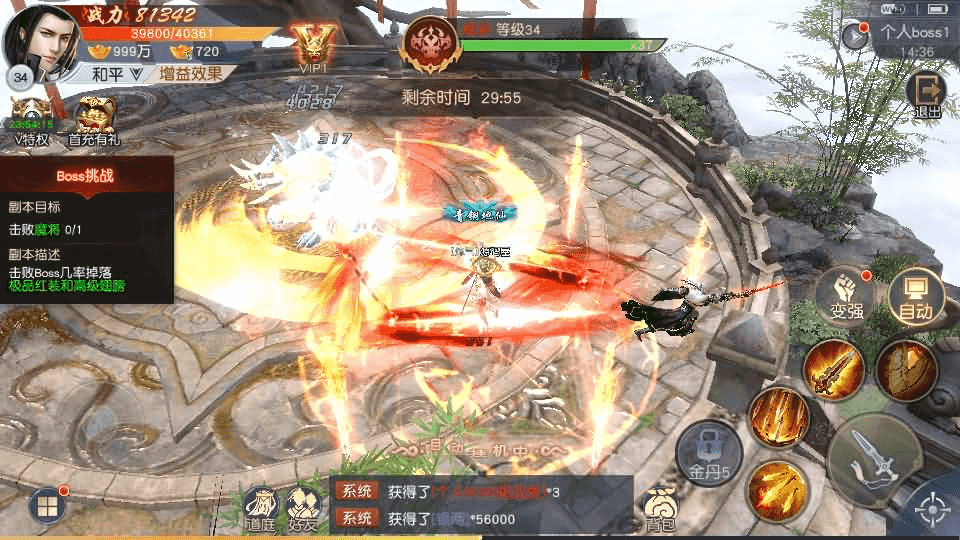Activate the flaming sword skill
Viewport: 960px width, 540px height.
click(833, 370)
